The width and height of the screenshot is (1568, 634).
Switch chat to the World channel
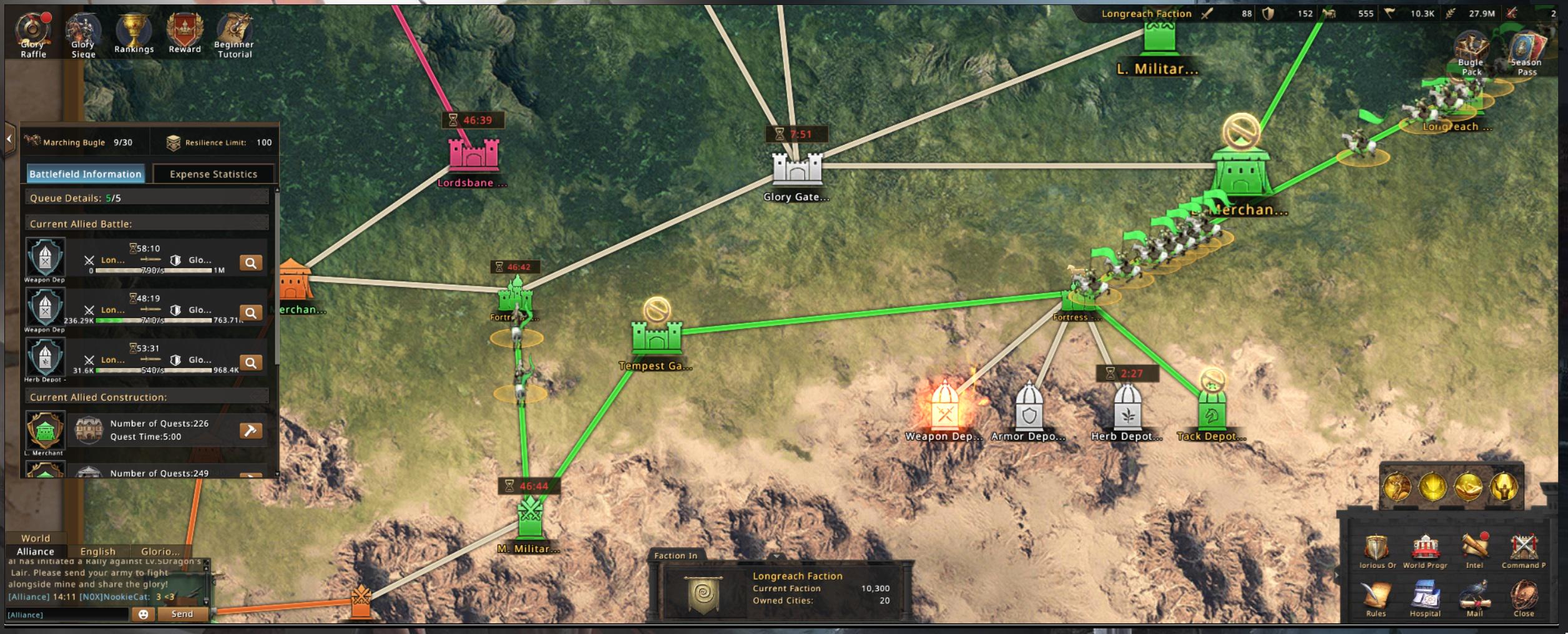pos(36,538)
